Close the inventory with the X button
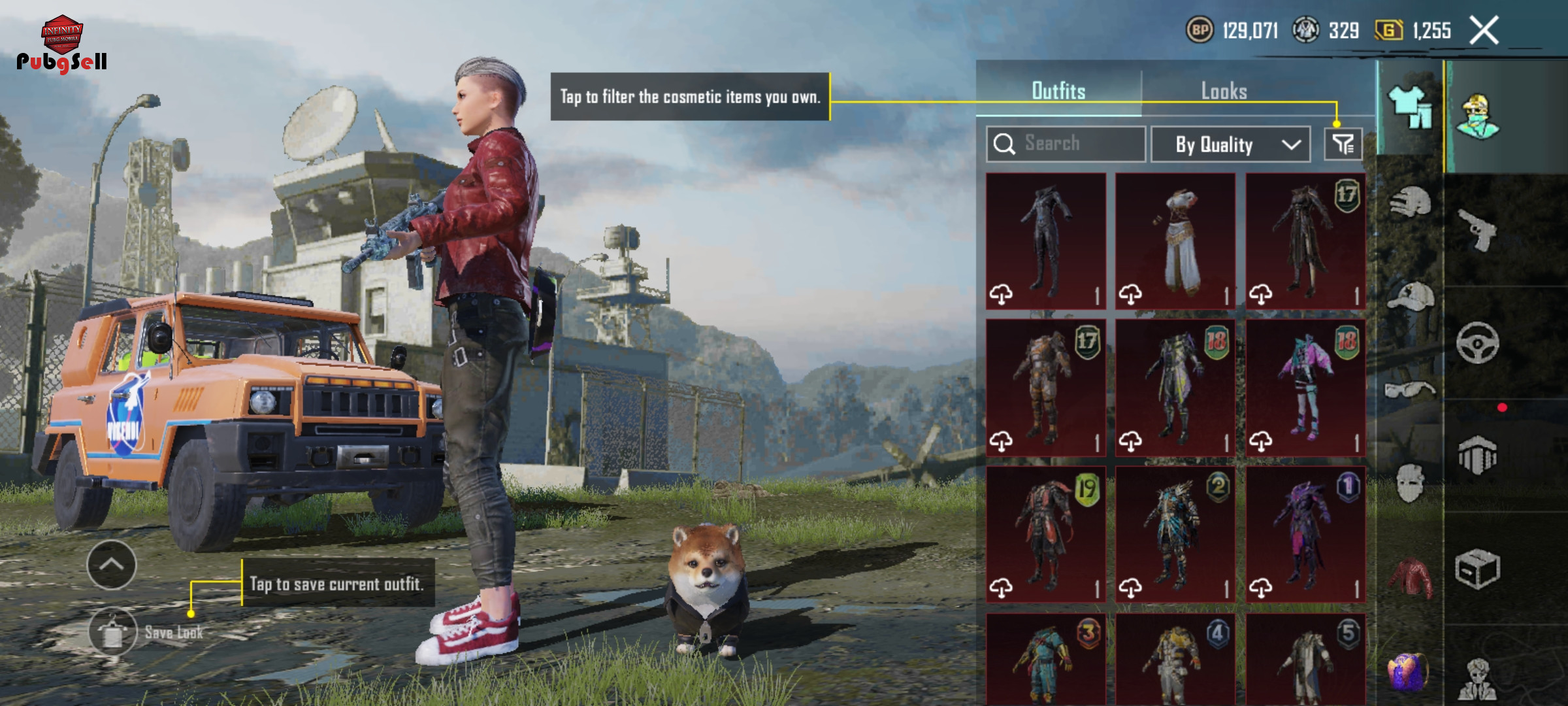This screenshot has width=1568, height=706. (1484, 31)
